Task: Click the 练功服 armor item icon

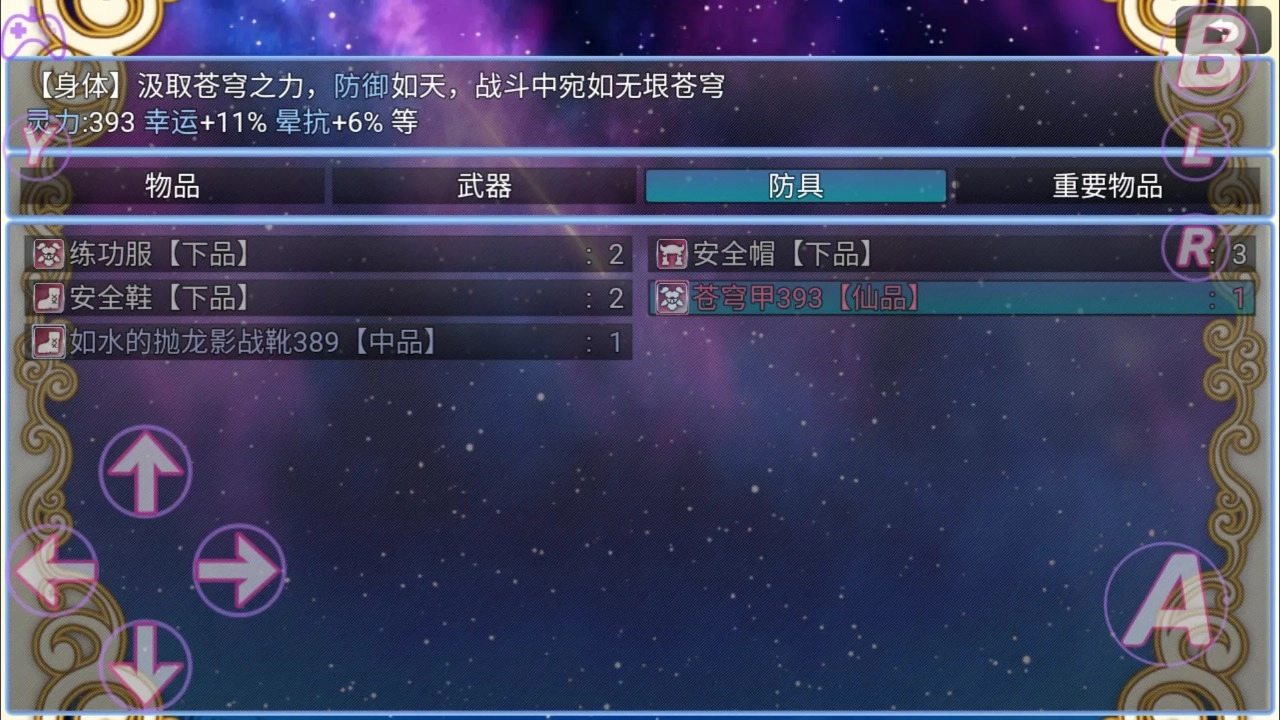Action: tap(47, 254)
